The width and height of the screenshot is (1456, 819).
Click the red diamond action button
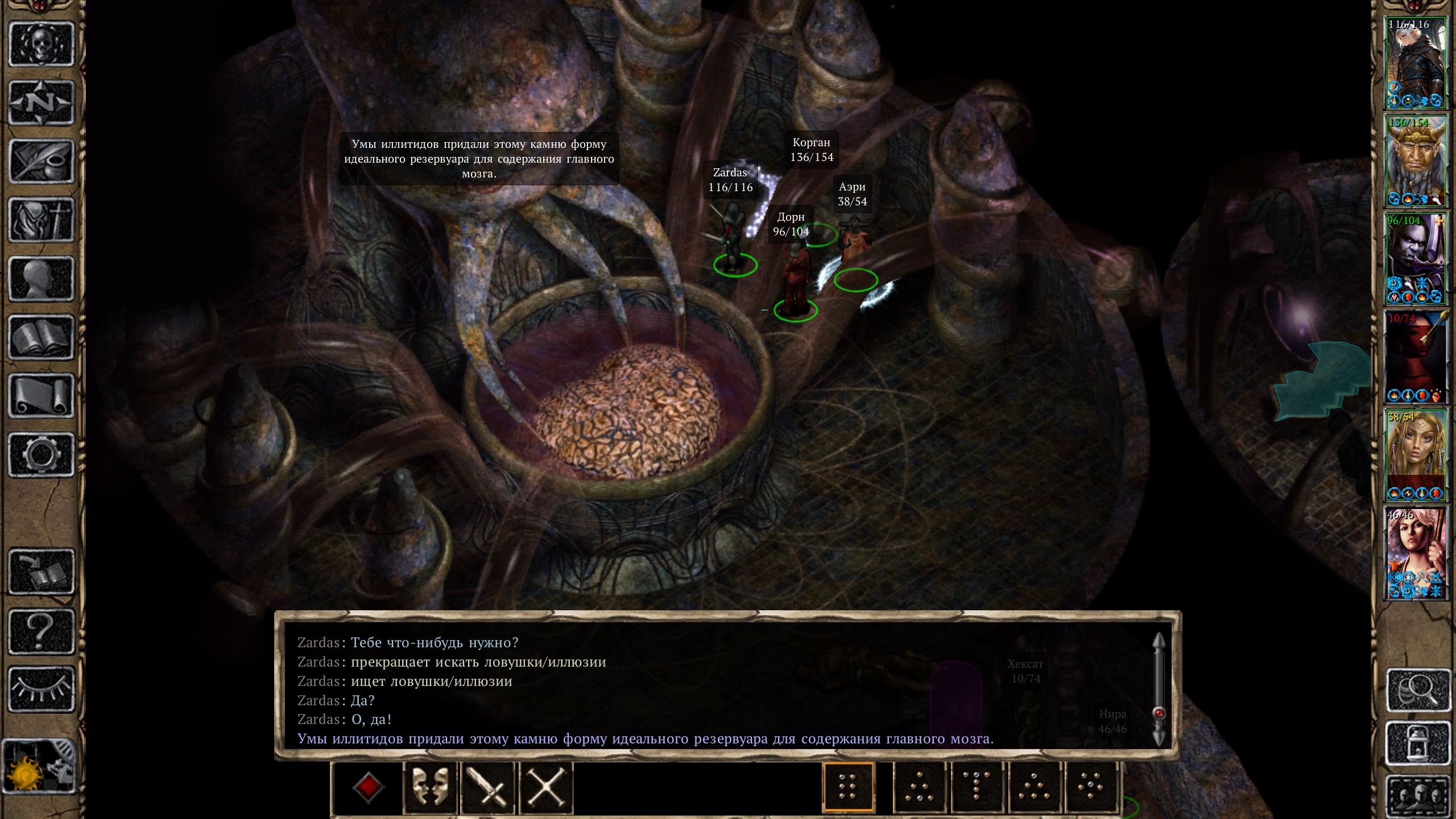click(368, 788)
